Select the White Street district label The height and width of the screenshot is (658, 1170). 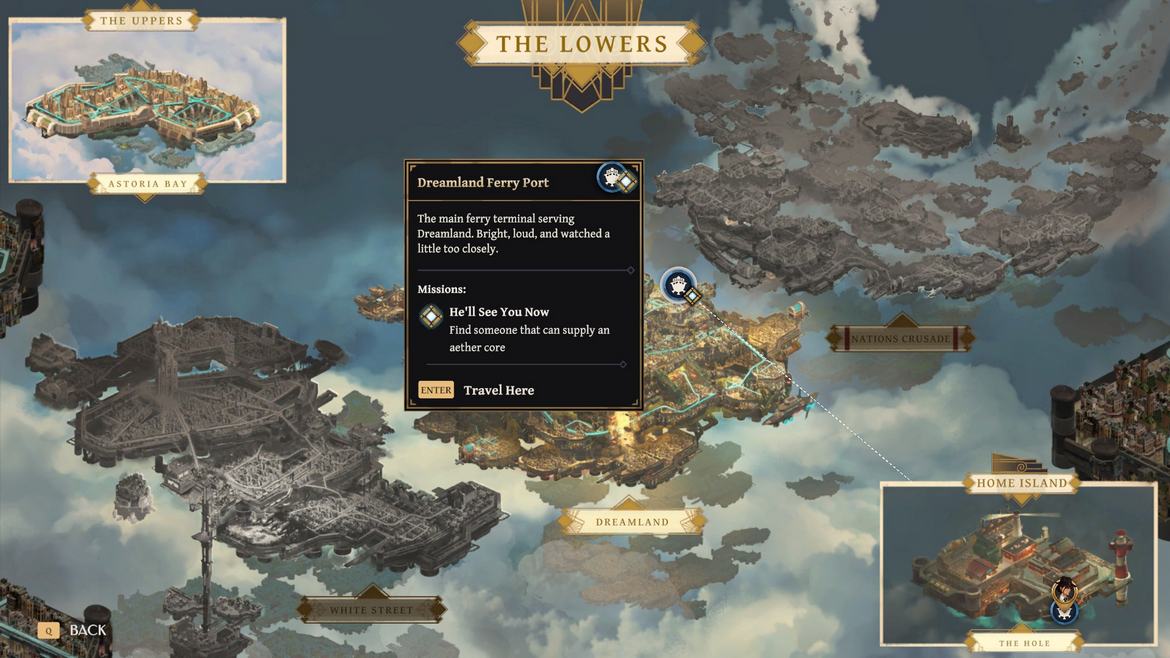pos(371,610)
